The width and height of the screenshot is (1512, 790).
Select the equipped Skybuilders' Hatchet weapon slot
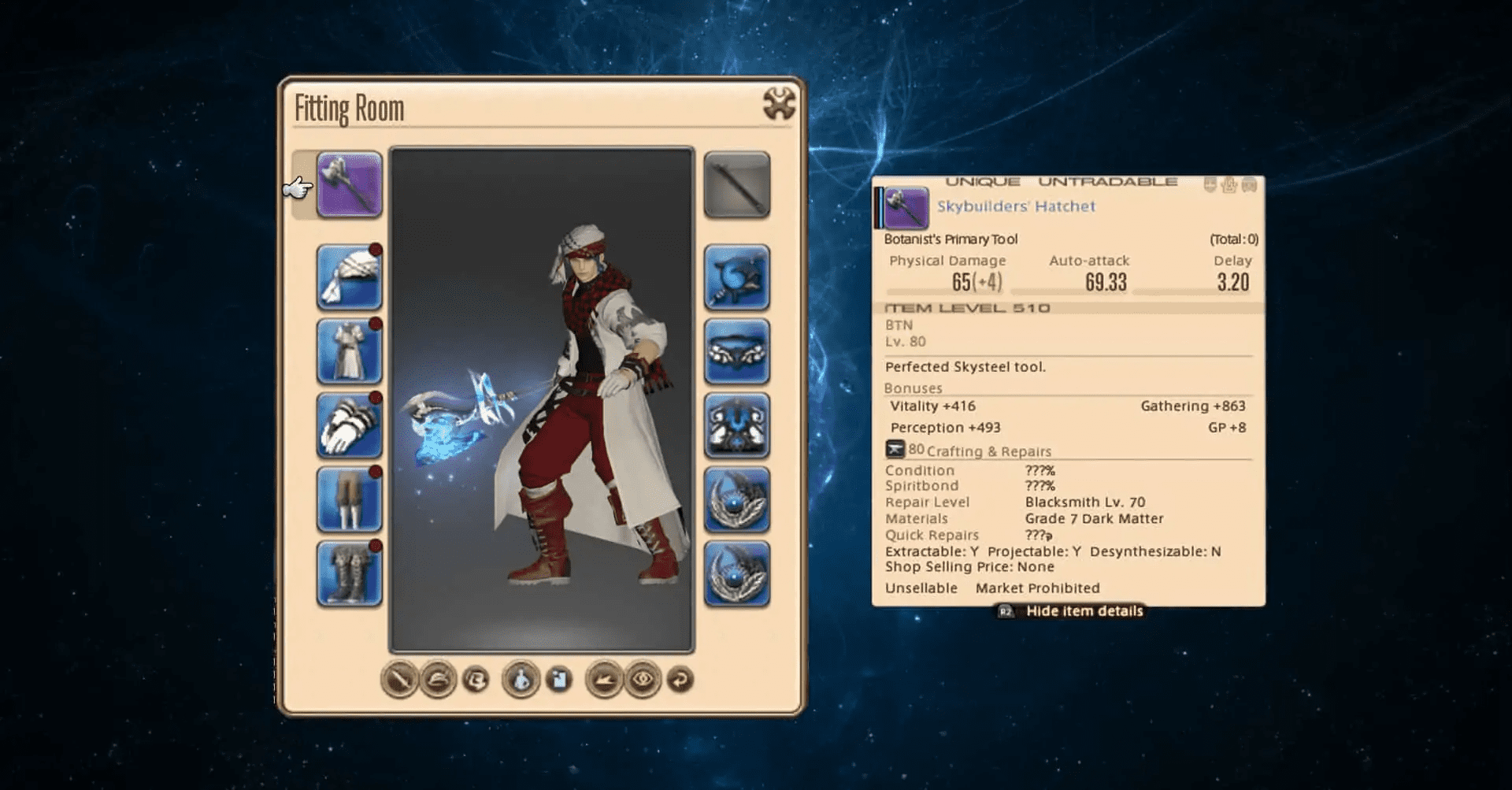349,185
